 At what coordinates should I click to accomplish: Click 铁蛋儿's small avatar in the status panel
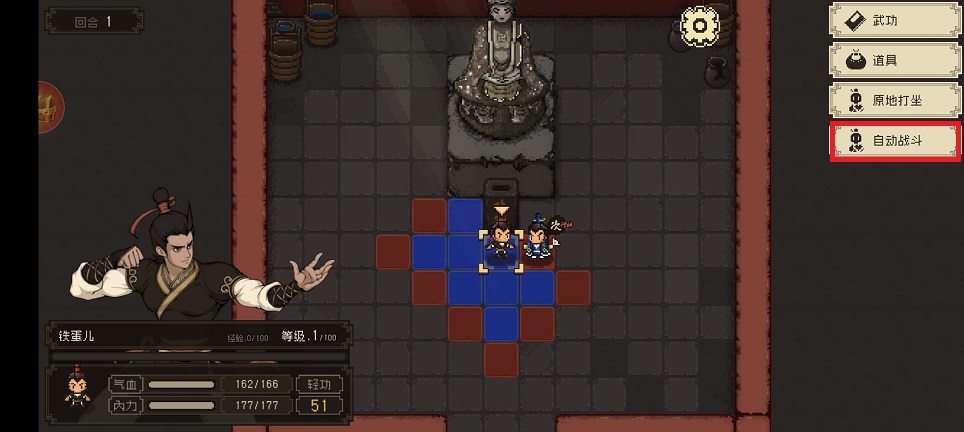(x=75, y=391)
